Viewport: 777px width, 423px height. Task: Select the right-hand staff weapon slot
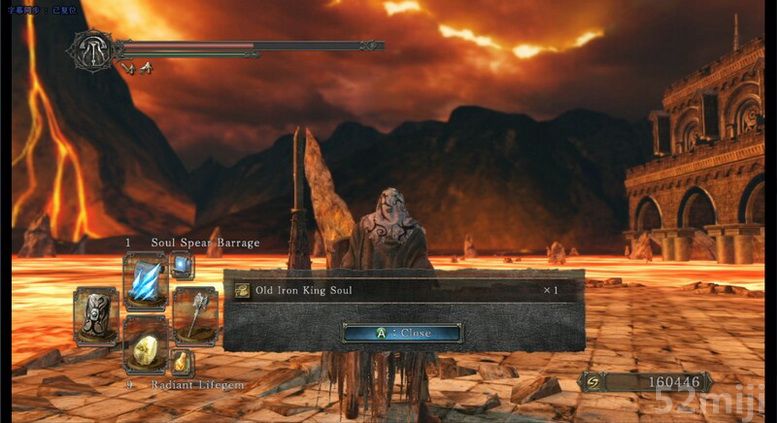click(195, 315)
